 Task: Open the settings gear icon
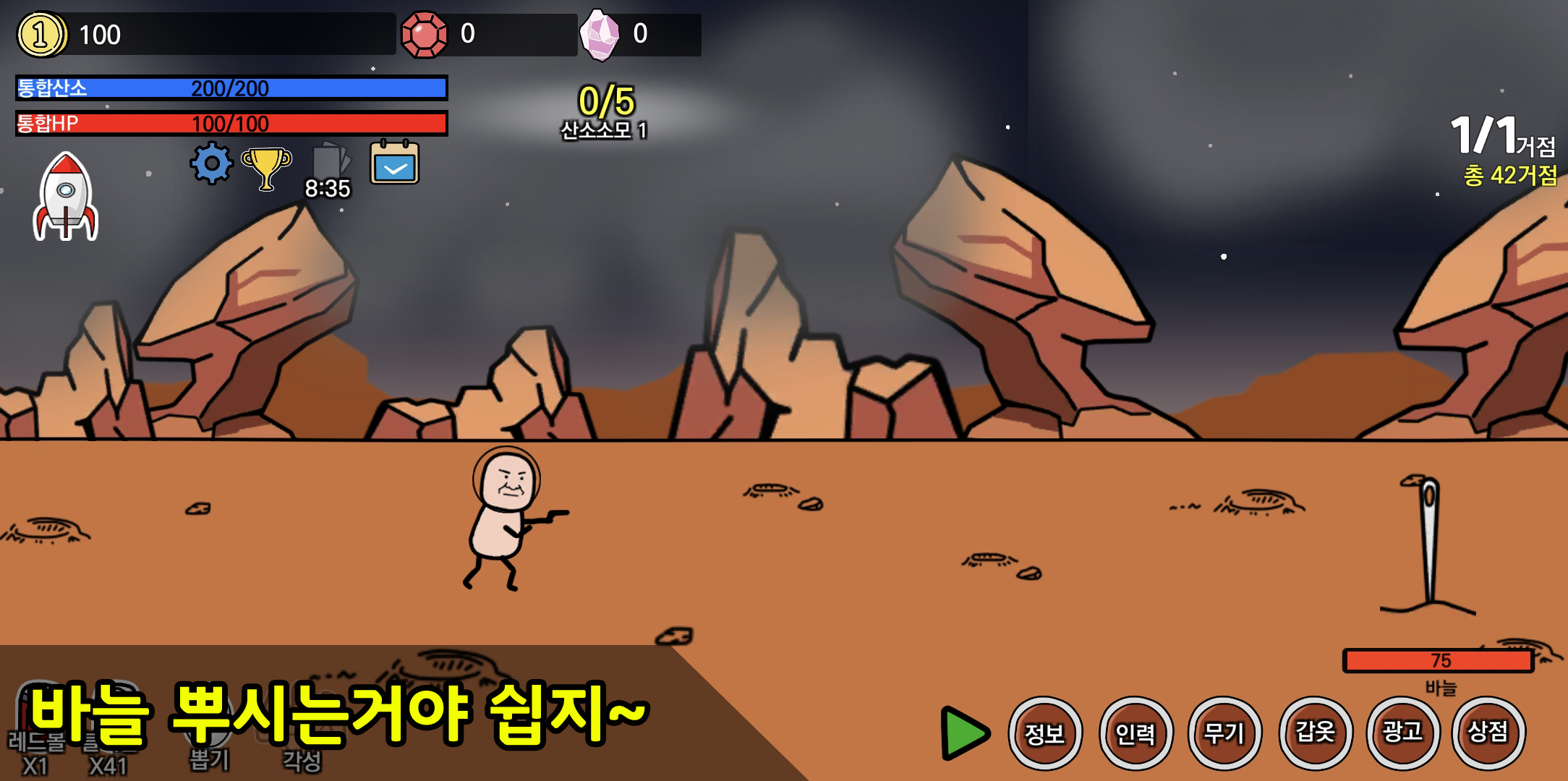pos(209,164)
